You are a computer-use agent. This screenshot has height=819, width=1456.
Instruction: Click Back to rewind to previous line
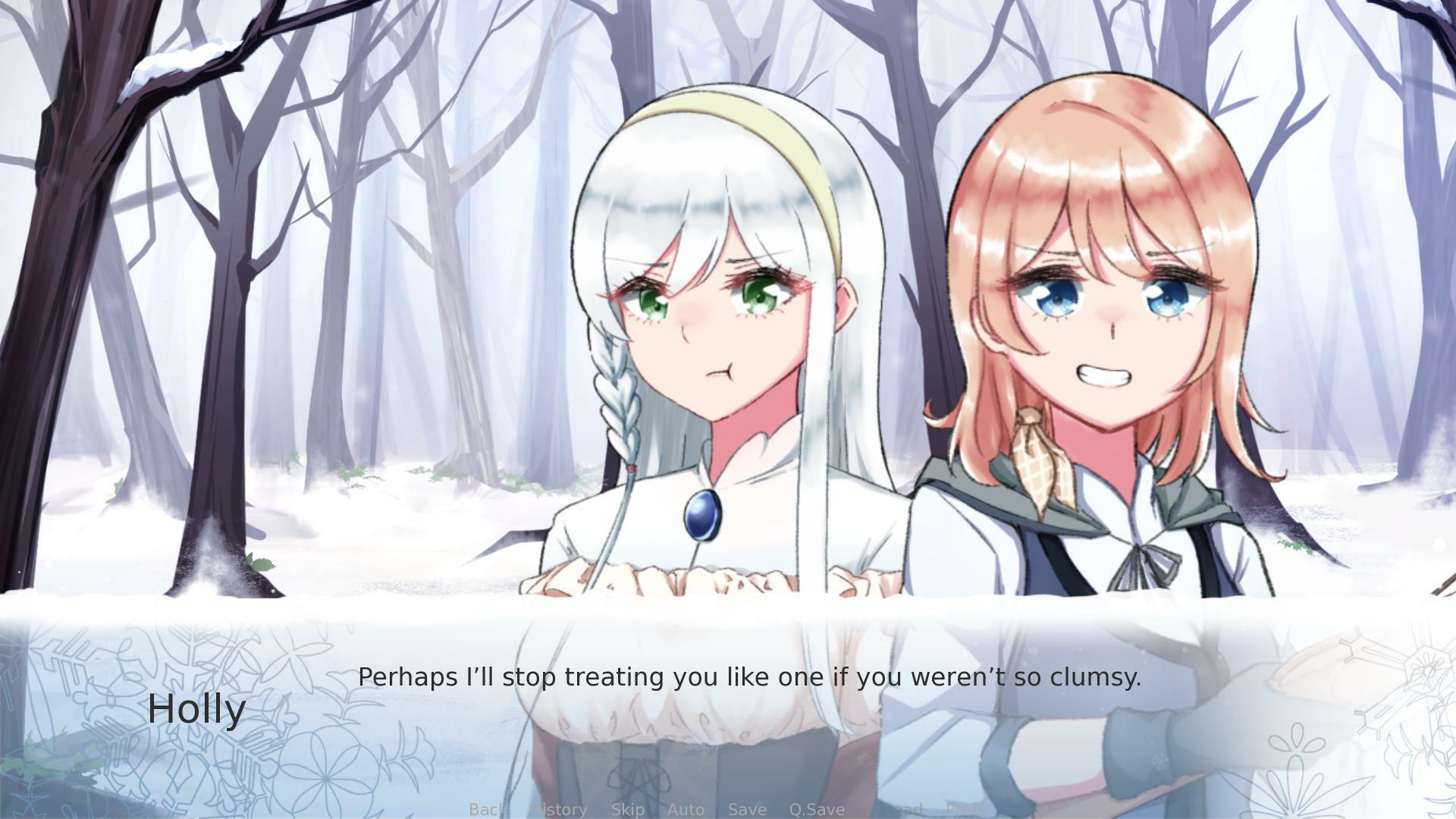(x=486, y=810)
